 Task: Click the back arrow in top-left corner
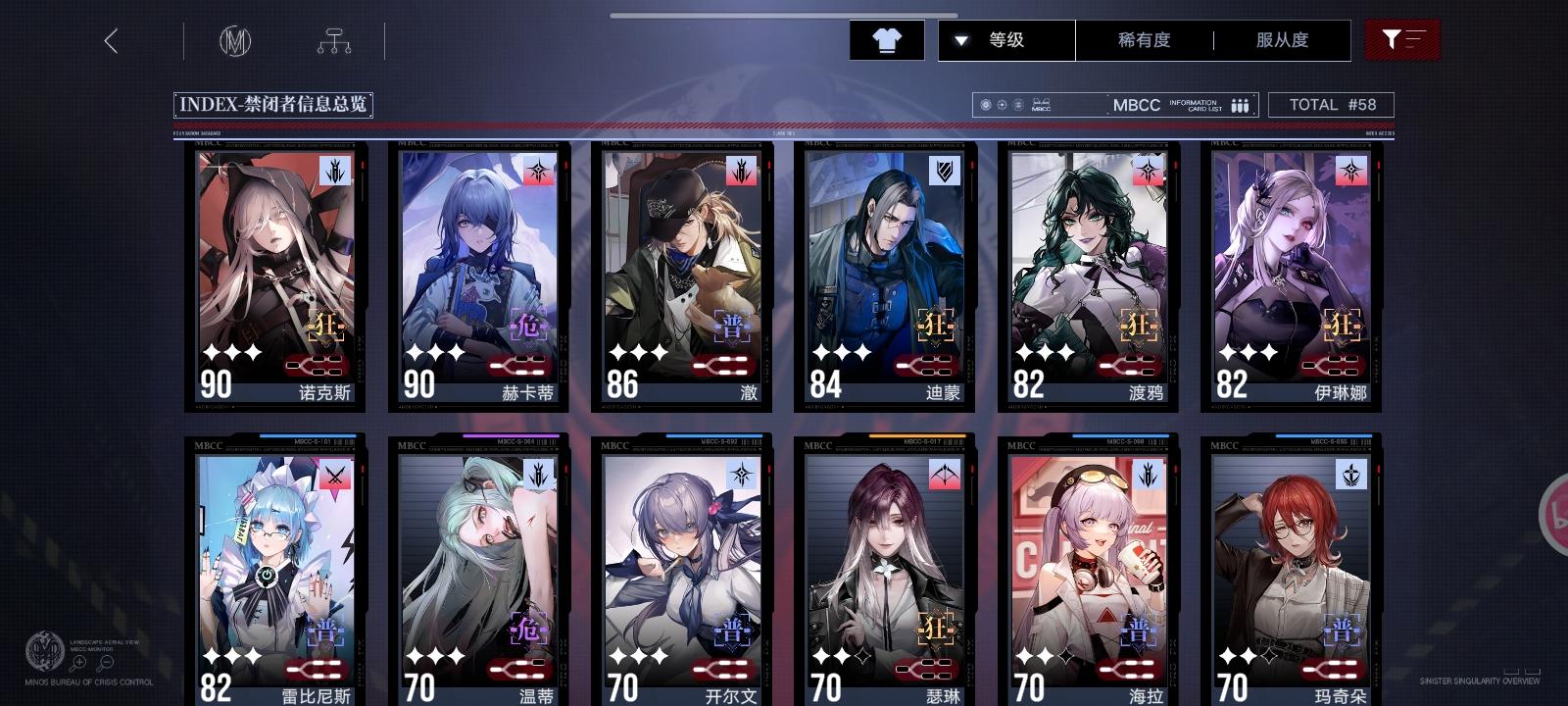click(112, 42)
